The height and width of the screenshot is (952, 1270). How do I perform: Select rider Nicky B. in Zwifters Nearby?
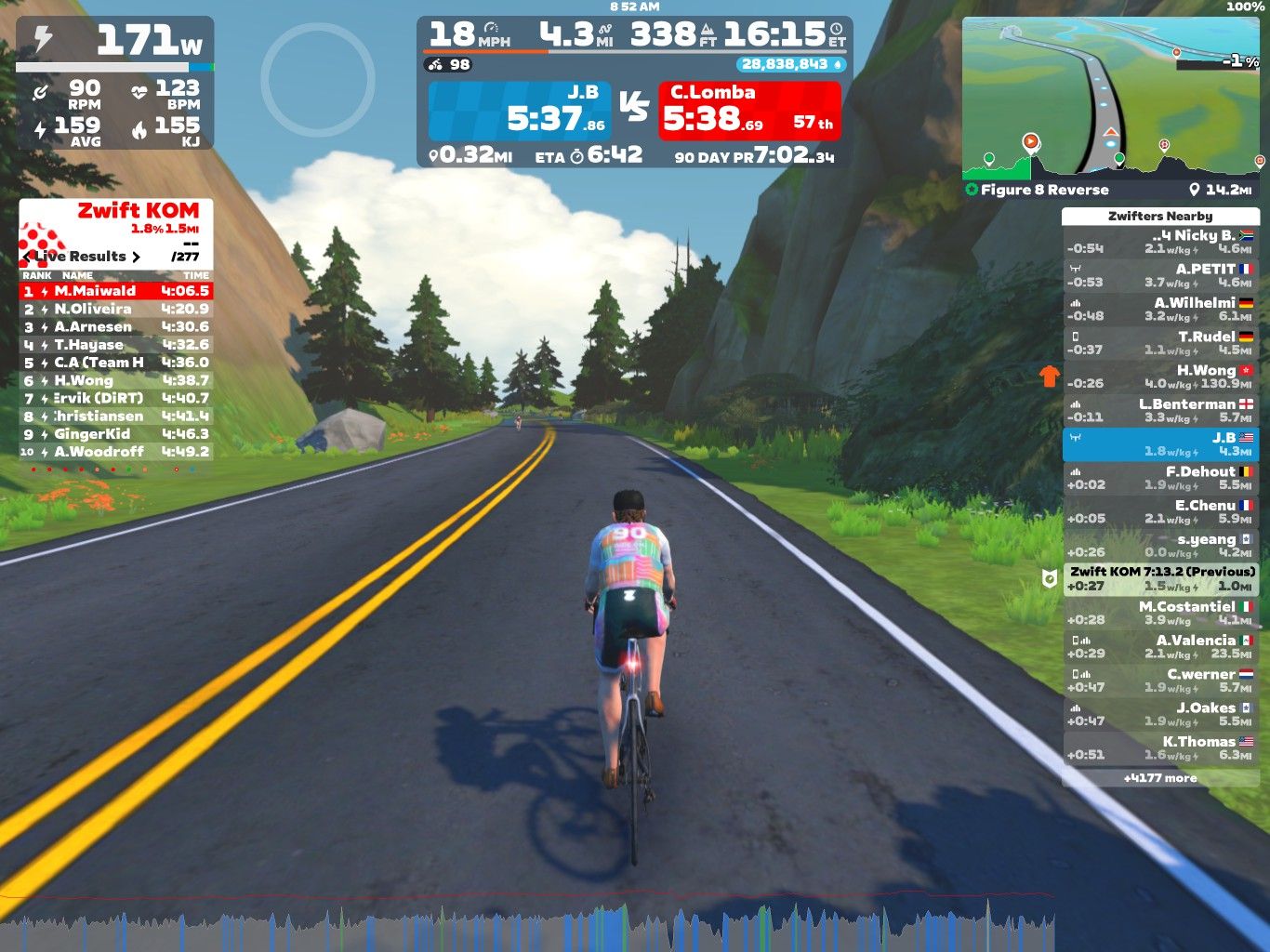pos(1160,242)
